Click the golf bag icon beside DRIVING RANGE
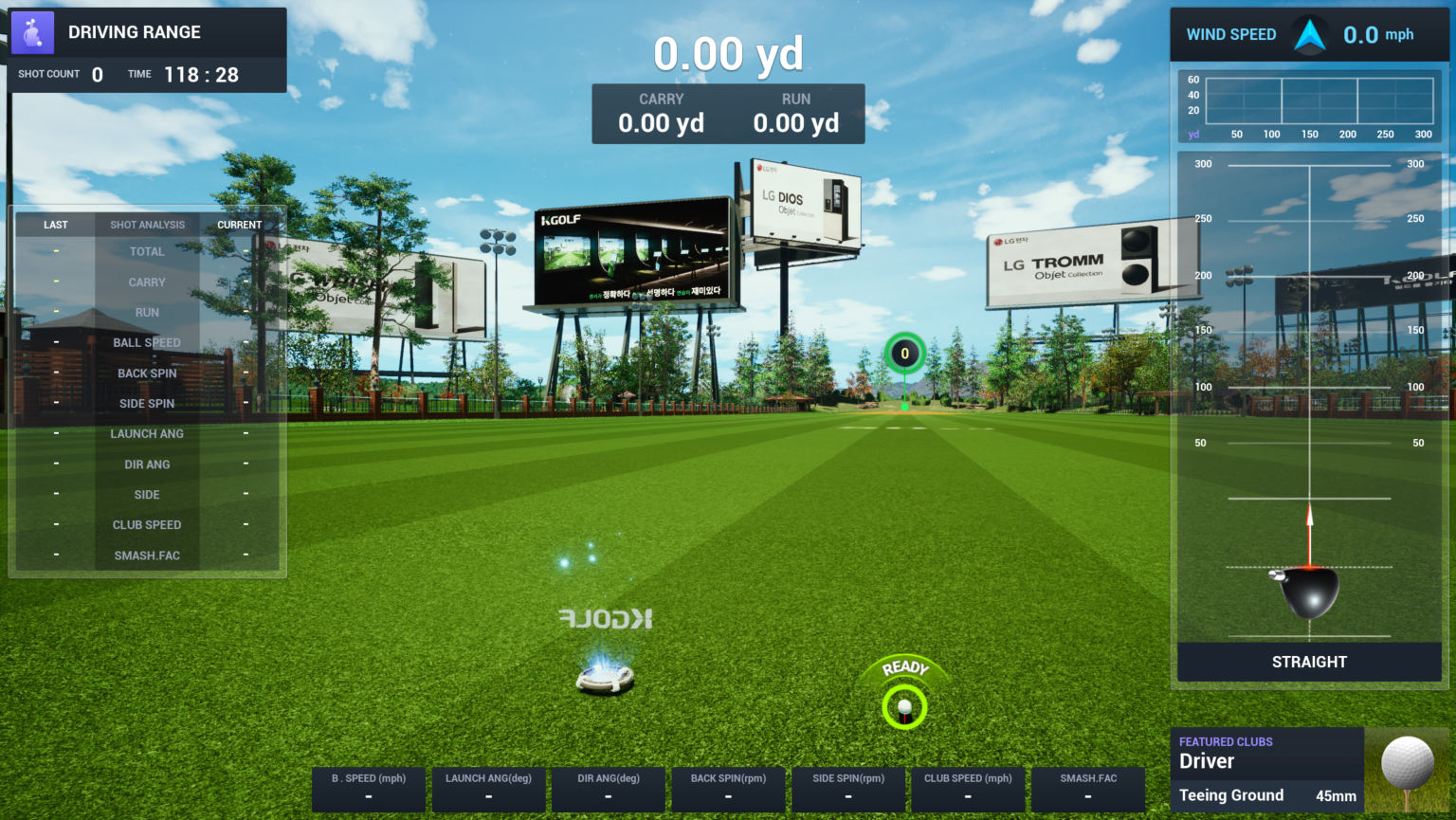1456x820 pixels. pyautogui.click(x=32, y=31)
